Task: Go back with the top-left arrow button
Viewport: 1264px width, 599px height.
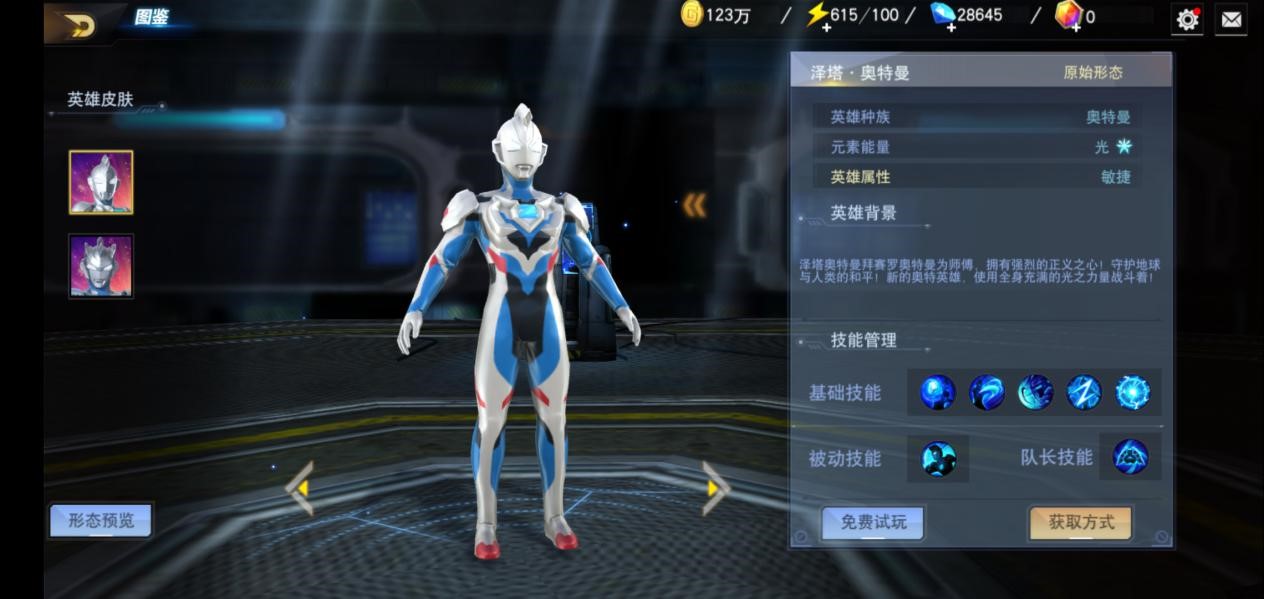Action: pos(78,25)
